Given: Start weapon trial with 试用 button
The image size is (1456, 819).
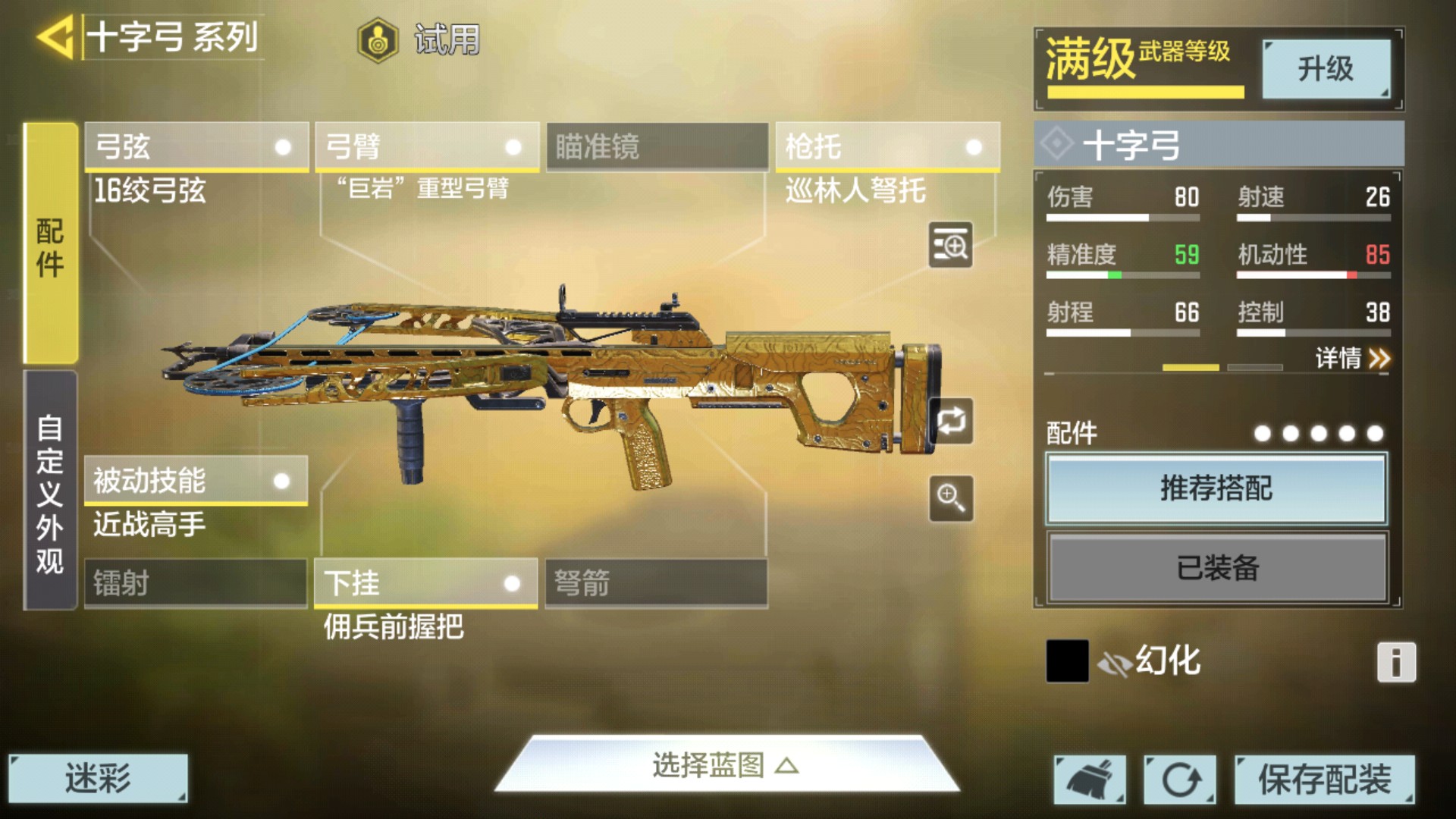Looking at the screenshot, I should (x=419, y=39).
